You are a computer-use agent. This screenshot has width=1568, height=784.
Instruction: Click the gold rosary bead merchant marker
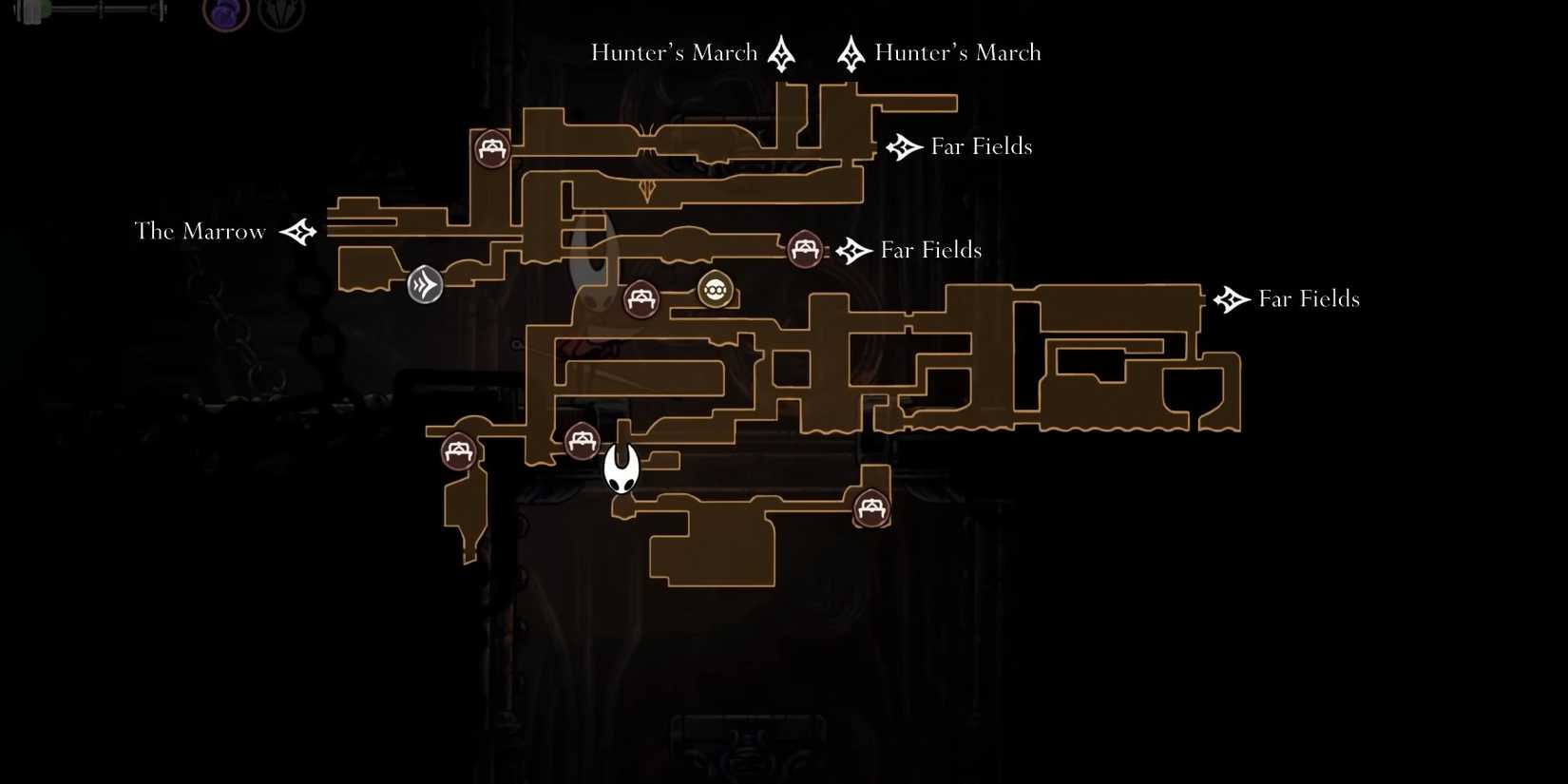715,290
